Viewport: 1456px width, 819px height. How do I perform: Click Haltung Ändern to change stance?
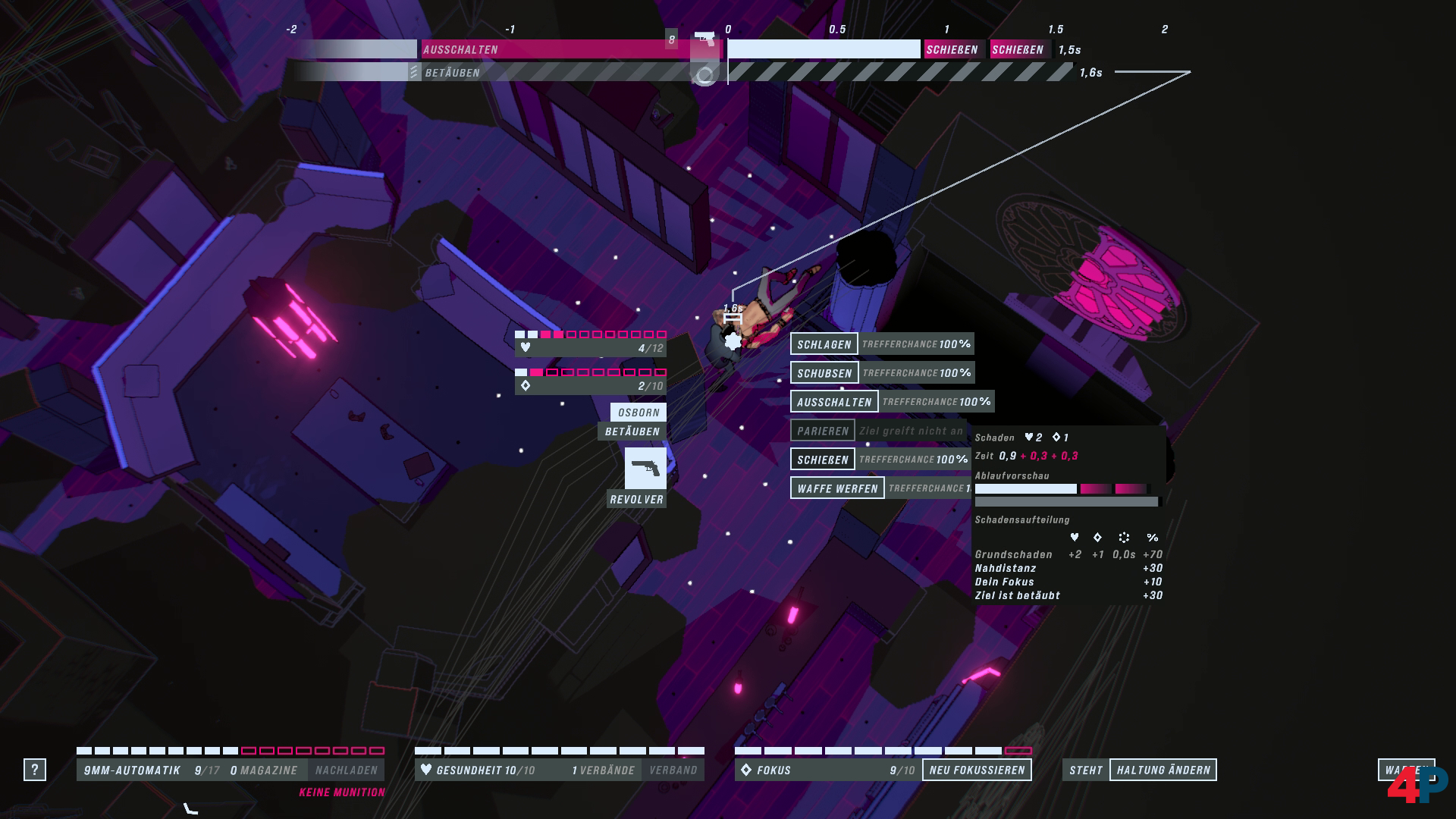point(1163,770)
